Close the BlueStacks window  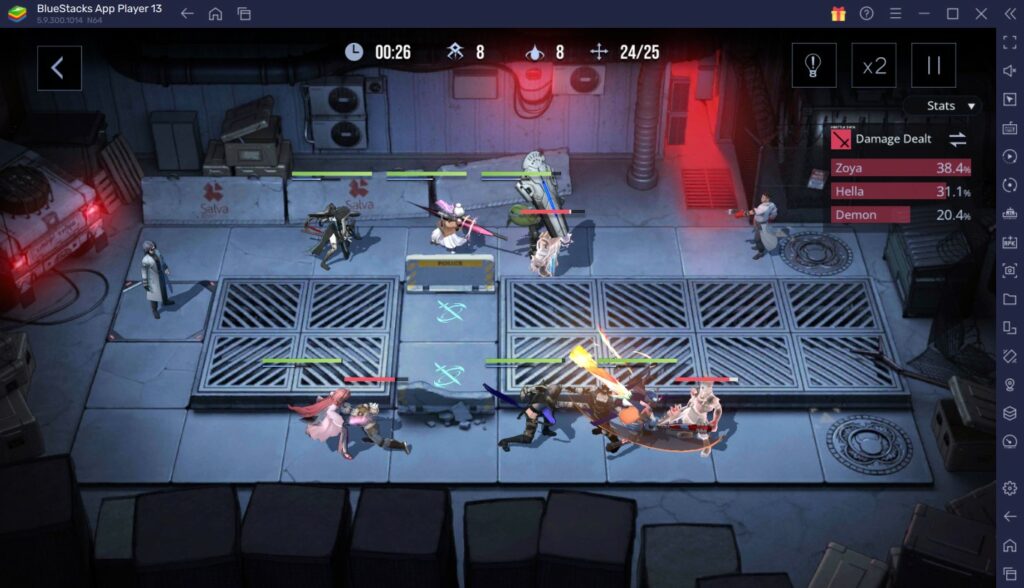click(x=981, y=13)
